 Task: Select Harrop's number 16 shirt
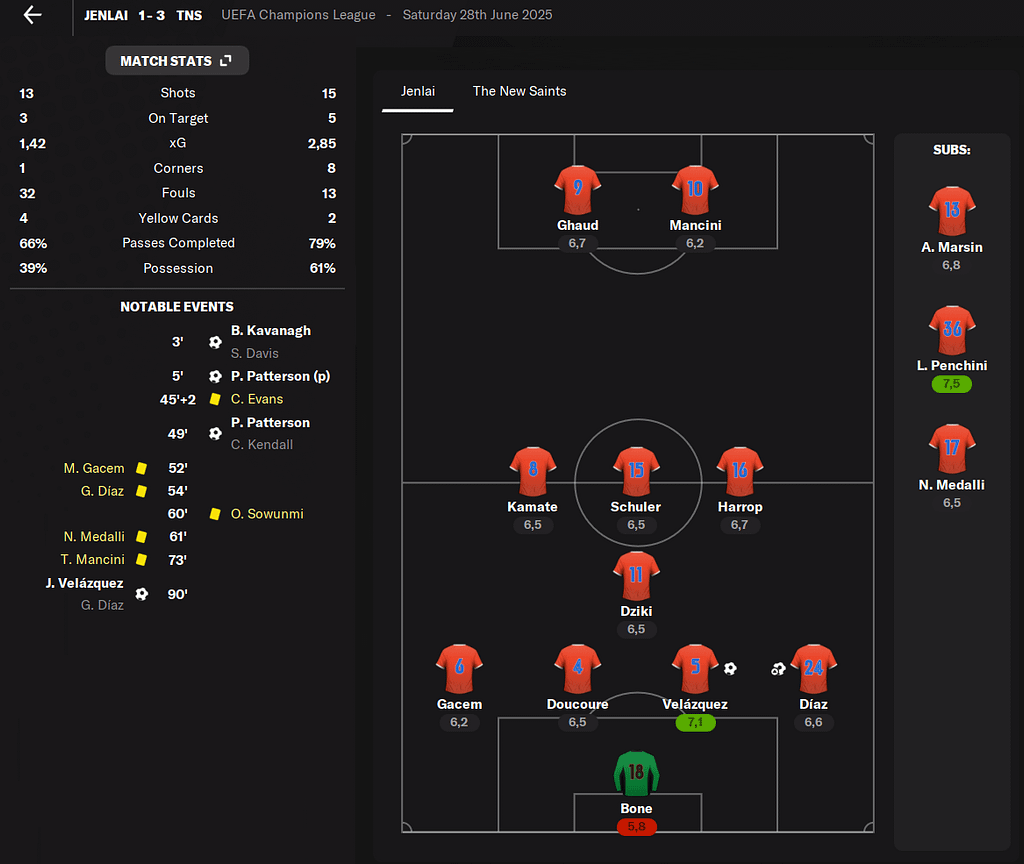[740, 472]
